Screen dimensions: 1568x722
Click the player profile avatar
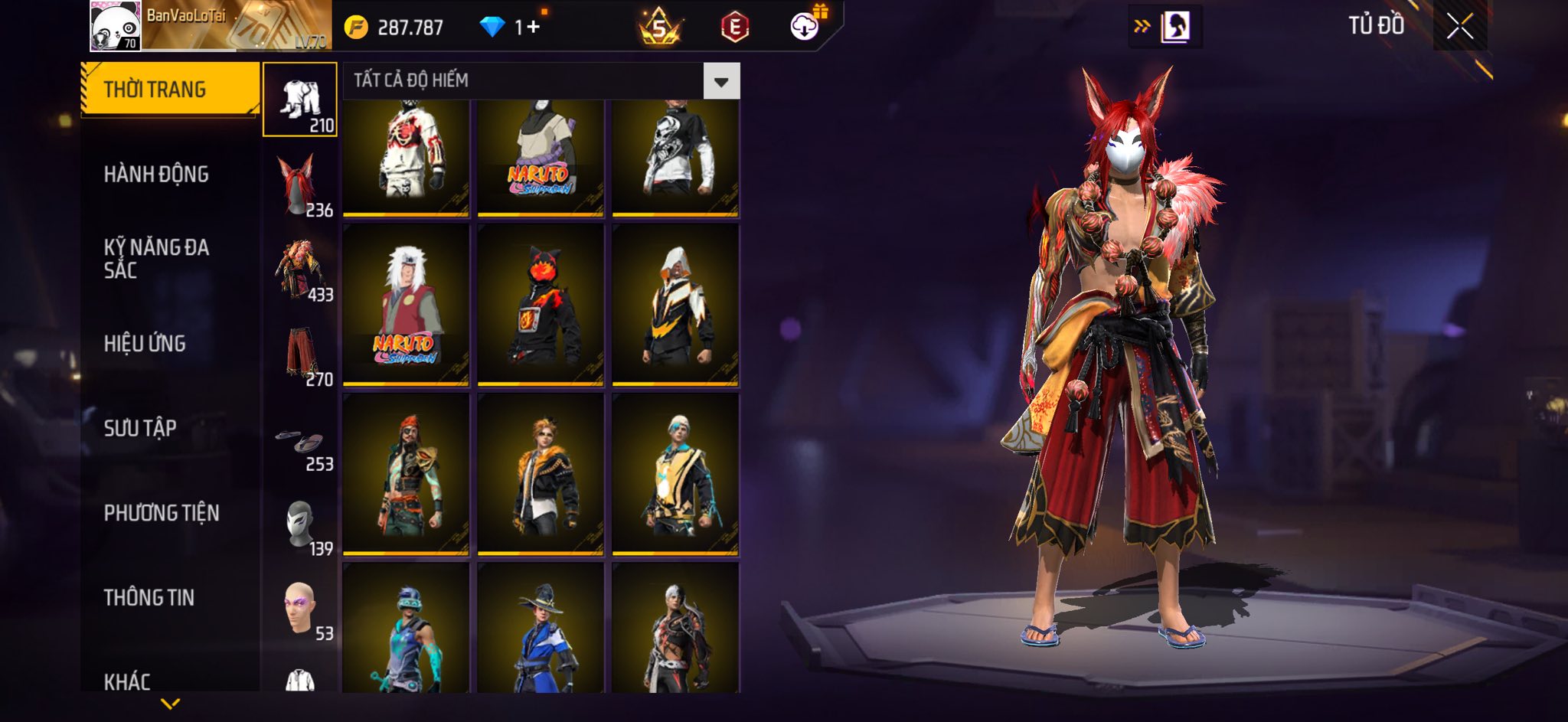click(115, 26)
